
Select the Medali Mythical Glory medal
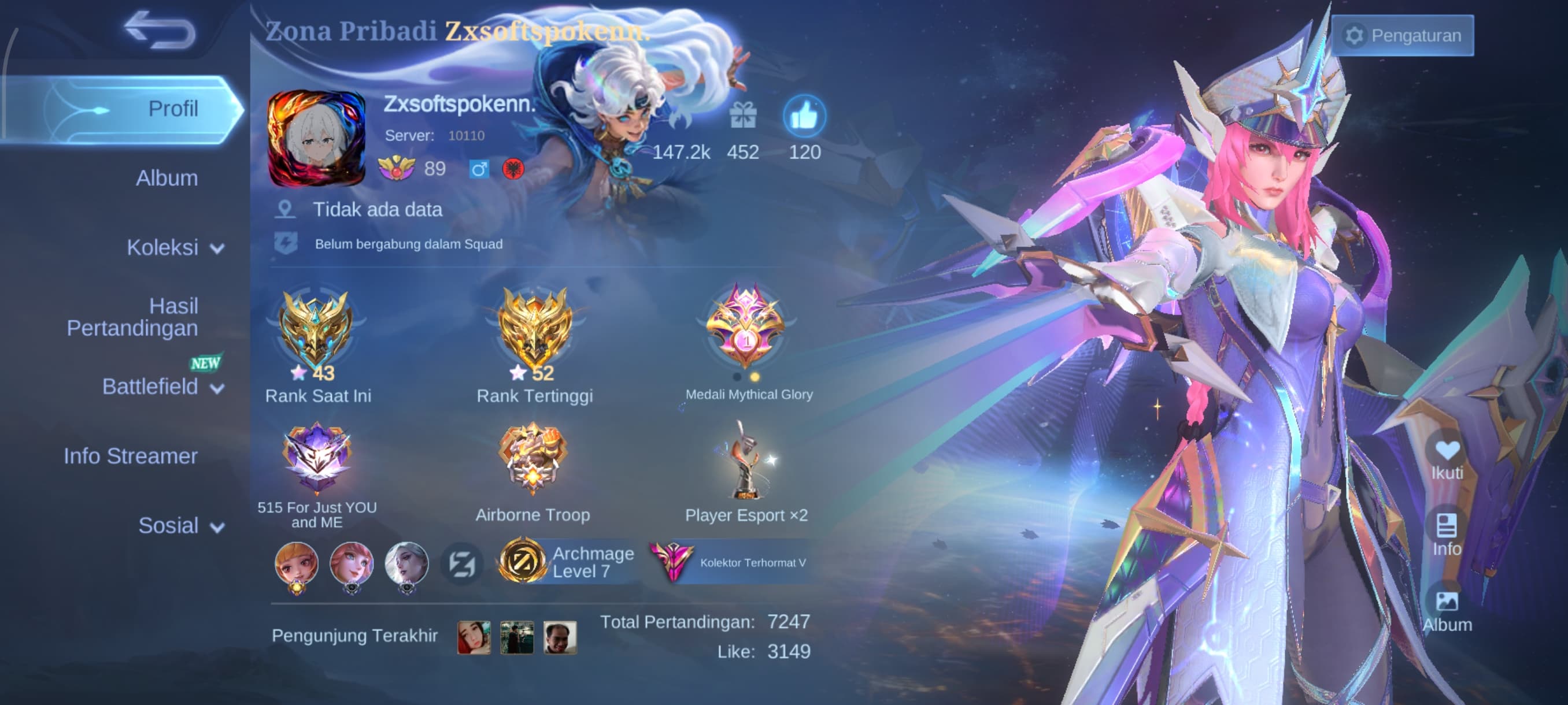746,327
